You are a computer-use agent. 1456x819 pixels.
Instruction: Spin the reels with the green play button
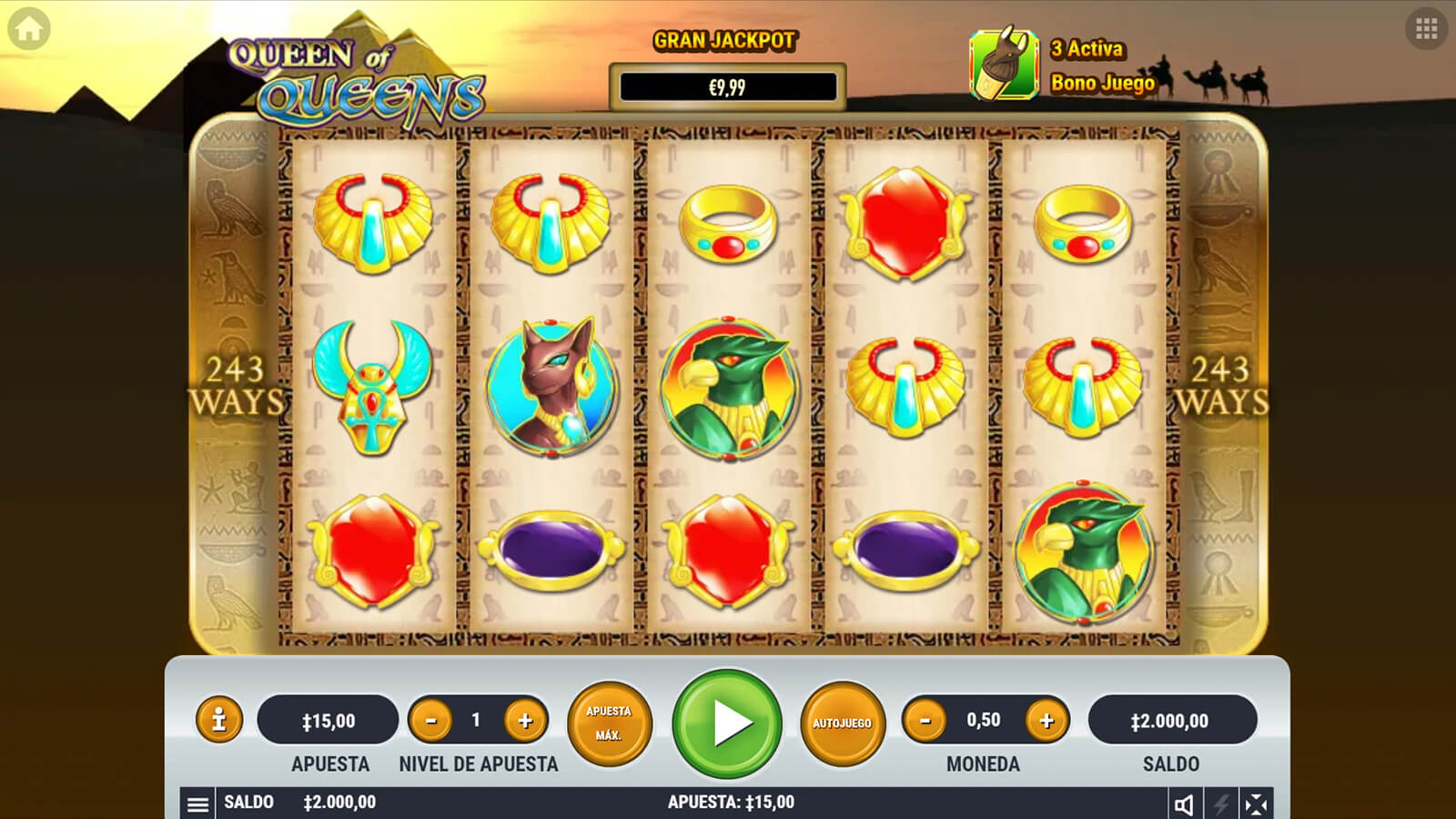727,723
